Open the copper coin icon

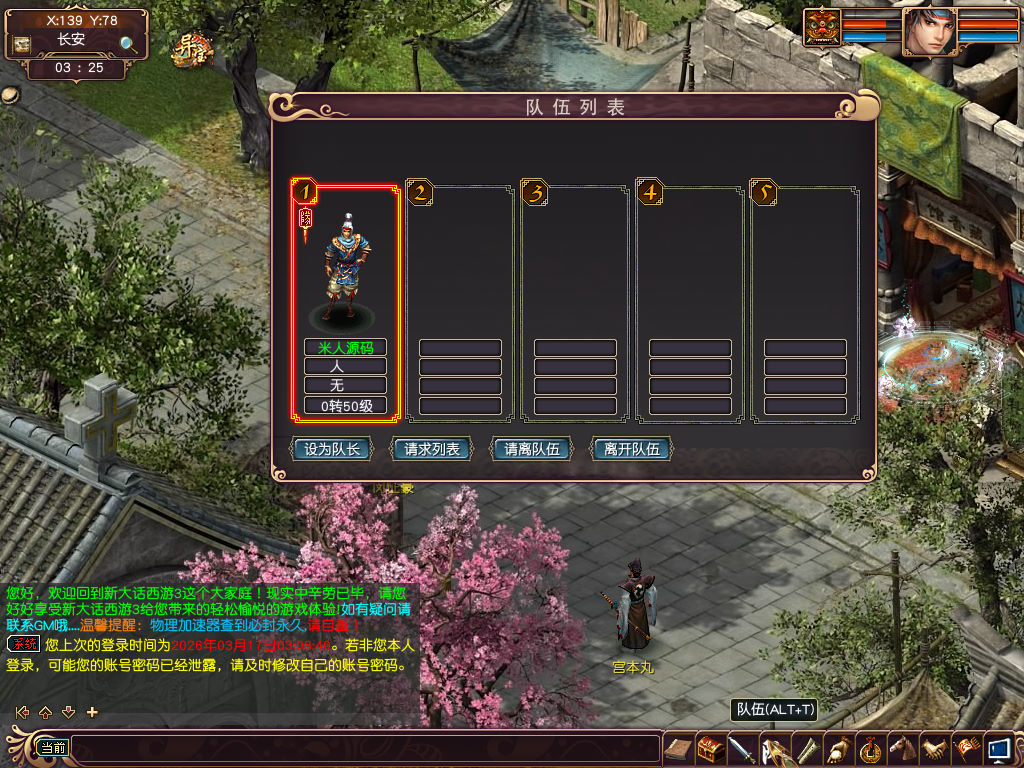[x=871, y=748]
